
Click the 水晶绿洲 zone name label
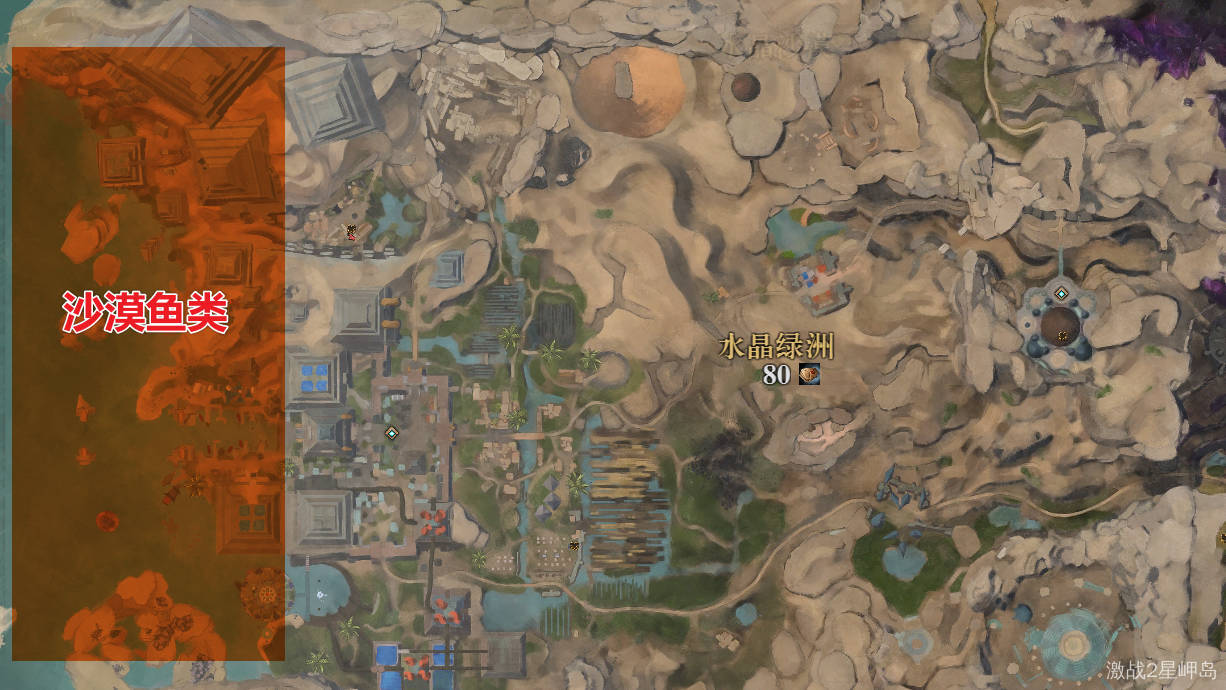[776, 348]
